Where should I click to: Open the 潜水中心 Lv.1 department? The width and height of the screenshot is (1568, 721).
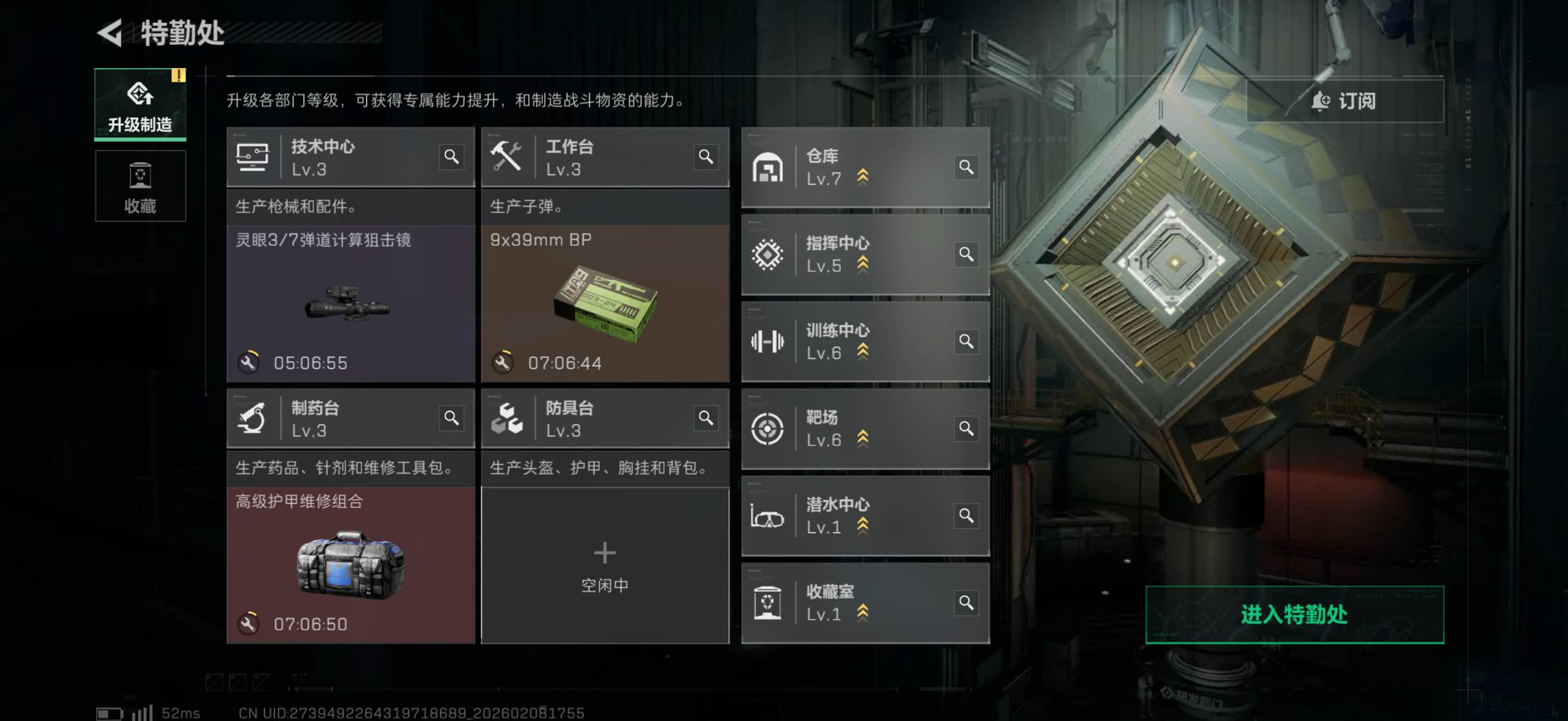(852, 516)
